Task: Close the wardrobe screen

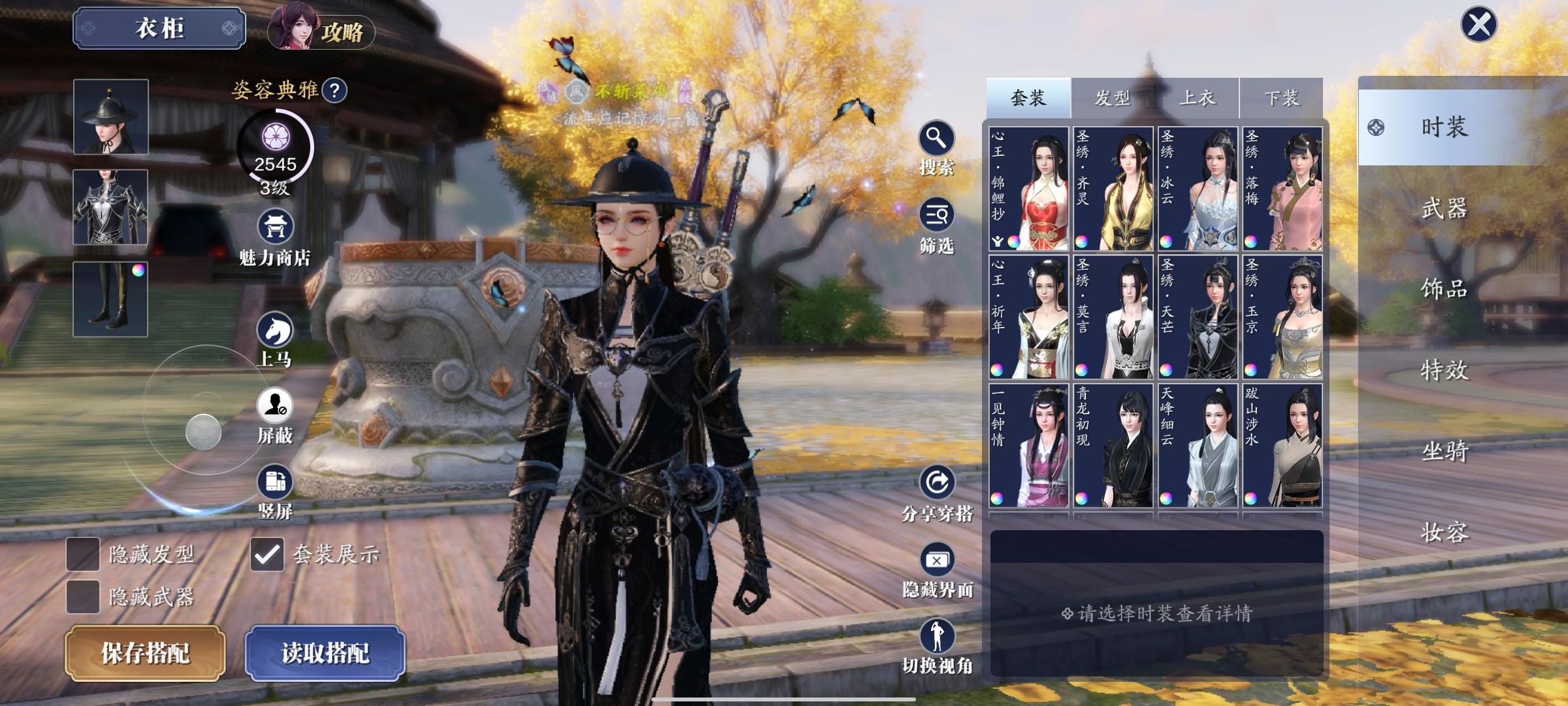Action: pos(1478,25)
